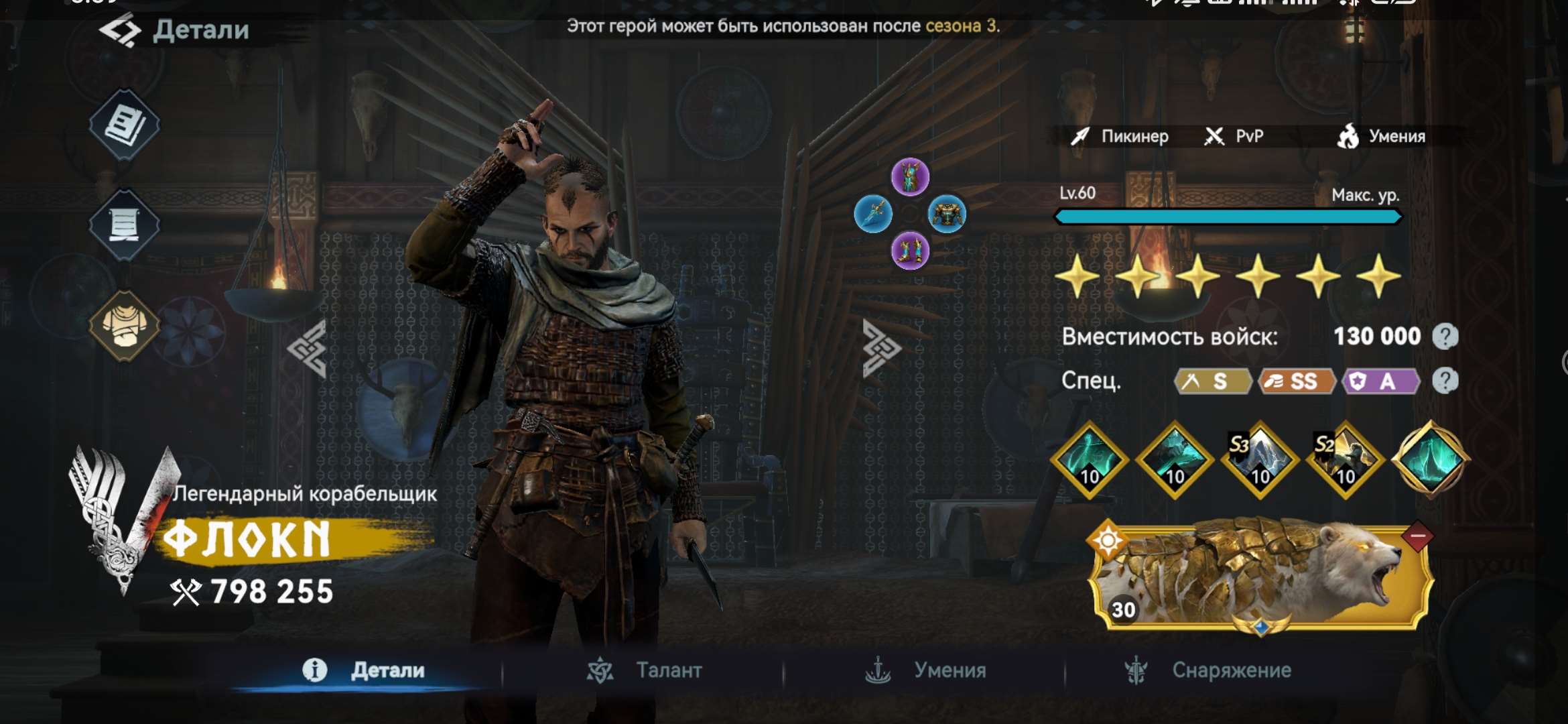1568x724 pixels.
Task: Open the Снаряжение tab
Action: coord(1208,670)
